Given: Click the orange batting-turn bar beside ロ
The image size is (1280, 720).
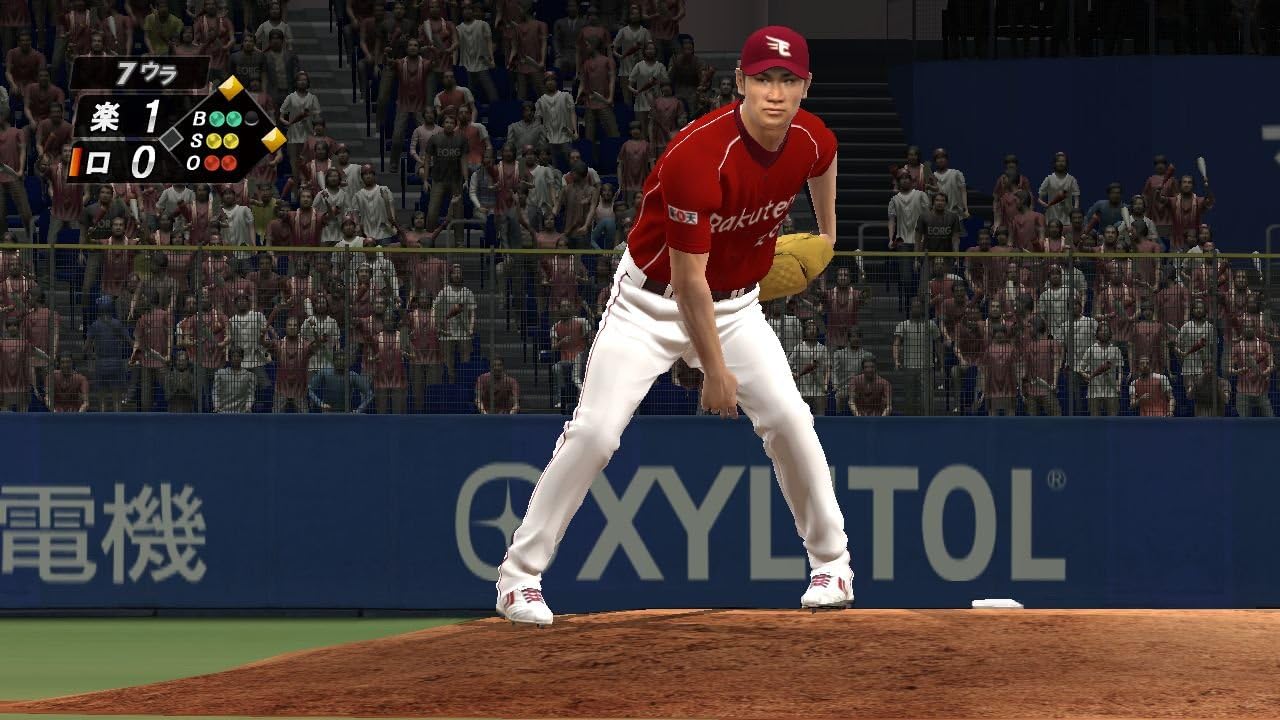Looking at the screenshot, I should [76, 160].
